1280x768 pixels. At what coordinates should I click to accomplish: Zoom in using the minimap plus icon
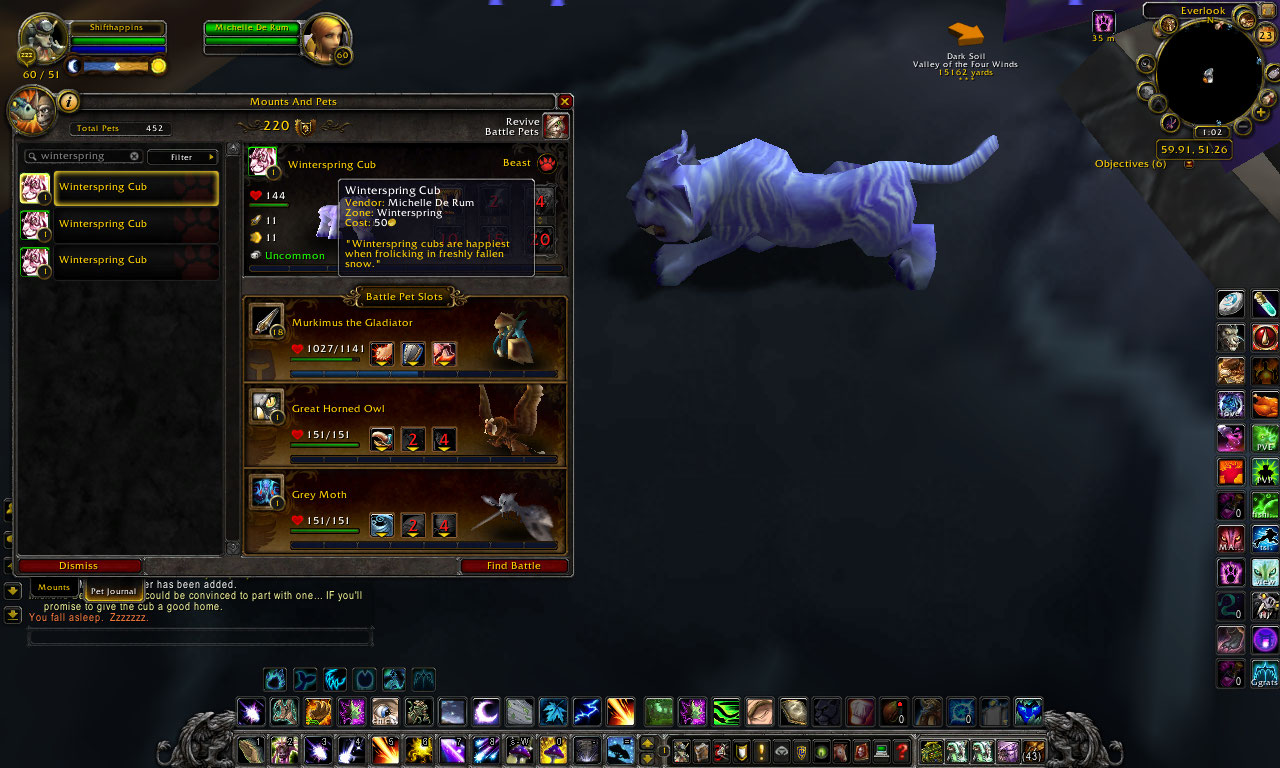click(x=1260, y=113)
